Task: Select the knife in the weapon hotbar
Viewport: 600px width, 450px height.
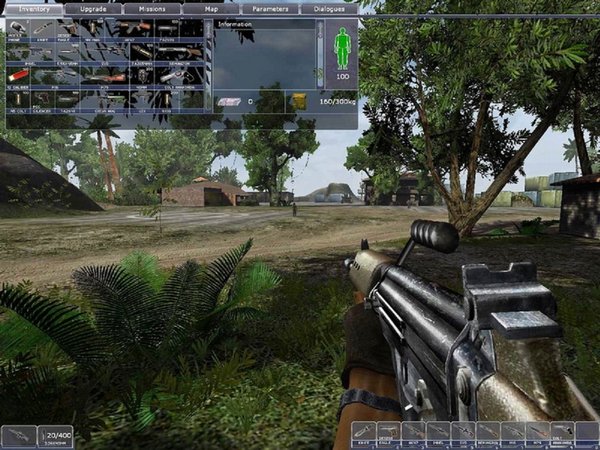Action: click(364, 433)
